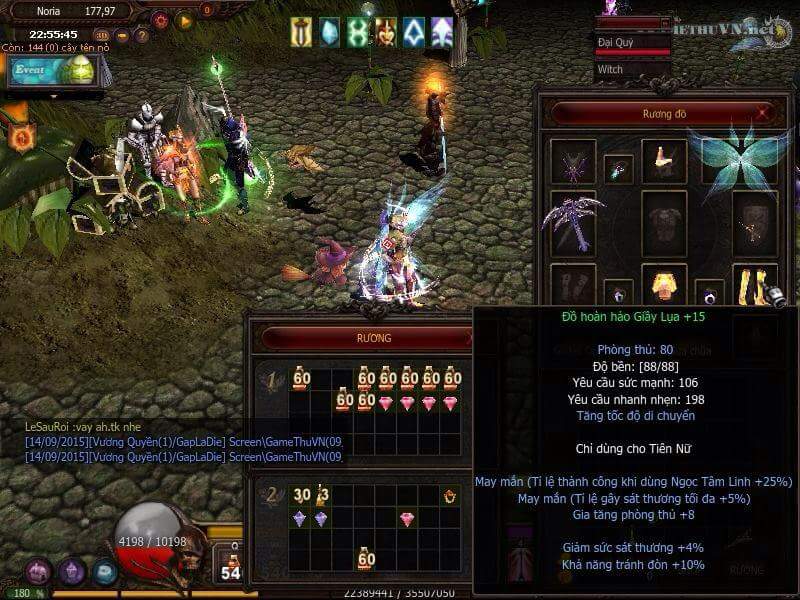Select the pink gem in bag two
Screen dimensions: 800x600
407,519
